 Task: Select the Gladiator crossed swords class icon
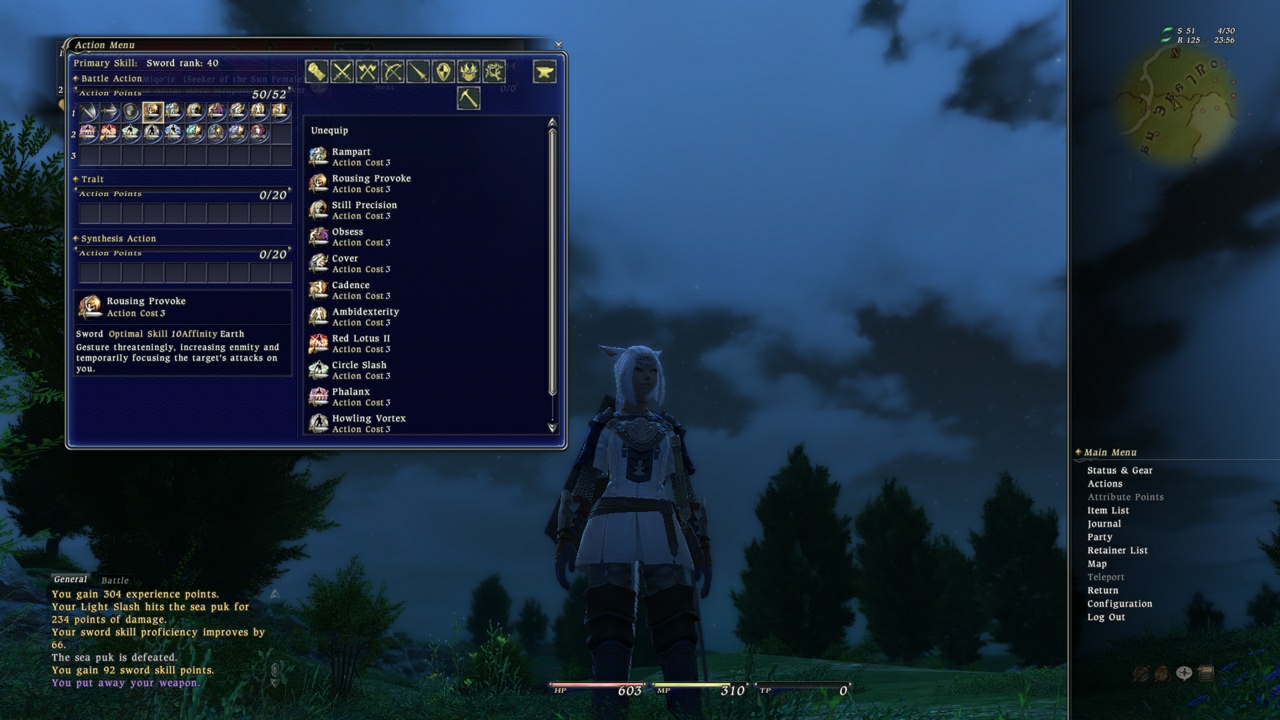341,72
